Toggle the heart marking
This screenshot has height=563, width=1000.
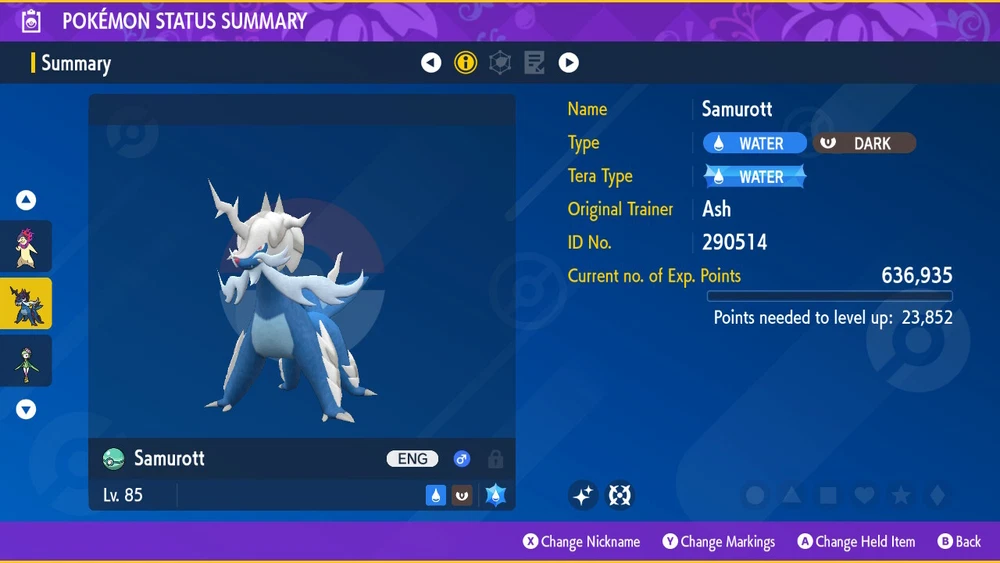click(864, 495)
